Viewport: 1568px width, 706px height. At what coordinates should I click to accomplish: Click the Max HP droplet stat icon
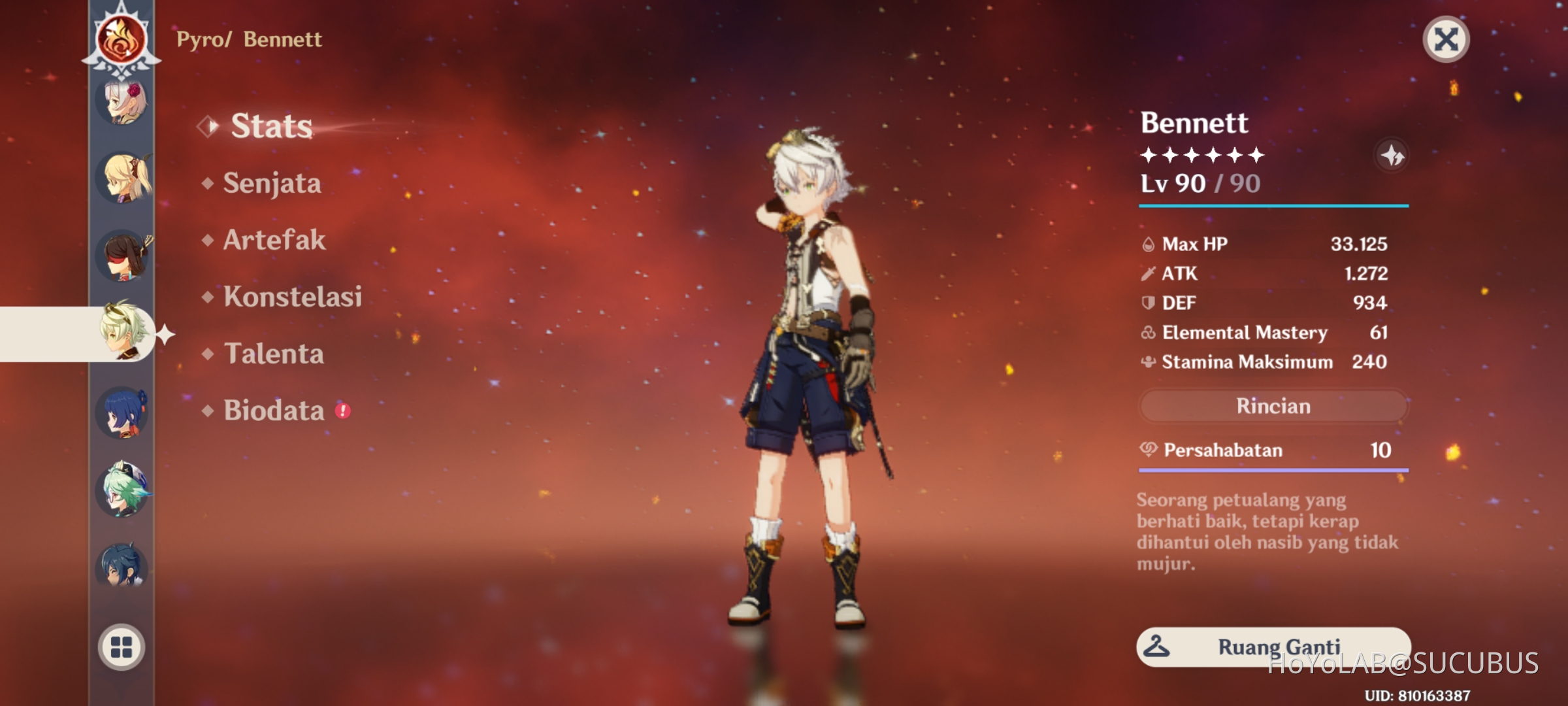1147,244
